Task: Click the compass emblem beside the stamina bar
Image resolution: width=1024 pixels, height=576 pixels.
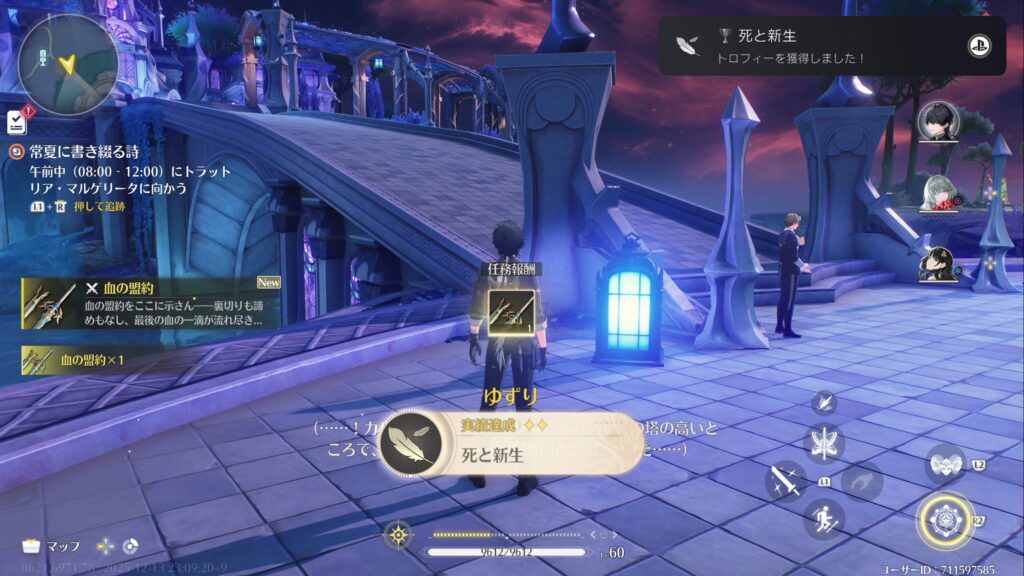Action: (x=399, y=534)
